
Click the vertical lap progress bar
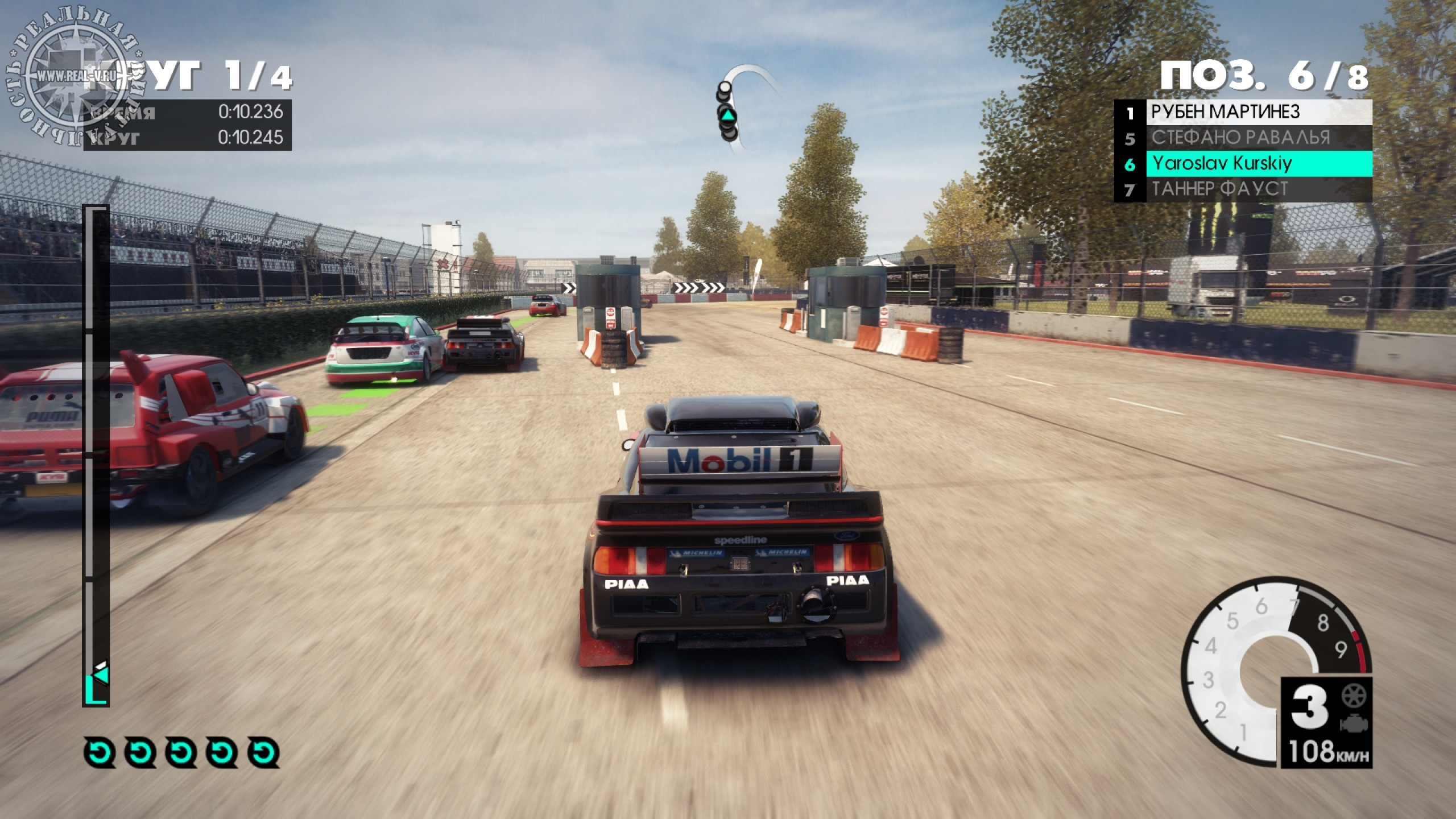(96, 455)
